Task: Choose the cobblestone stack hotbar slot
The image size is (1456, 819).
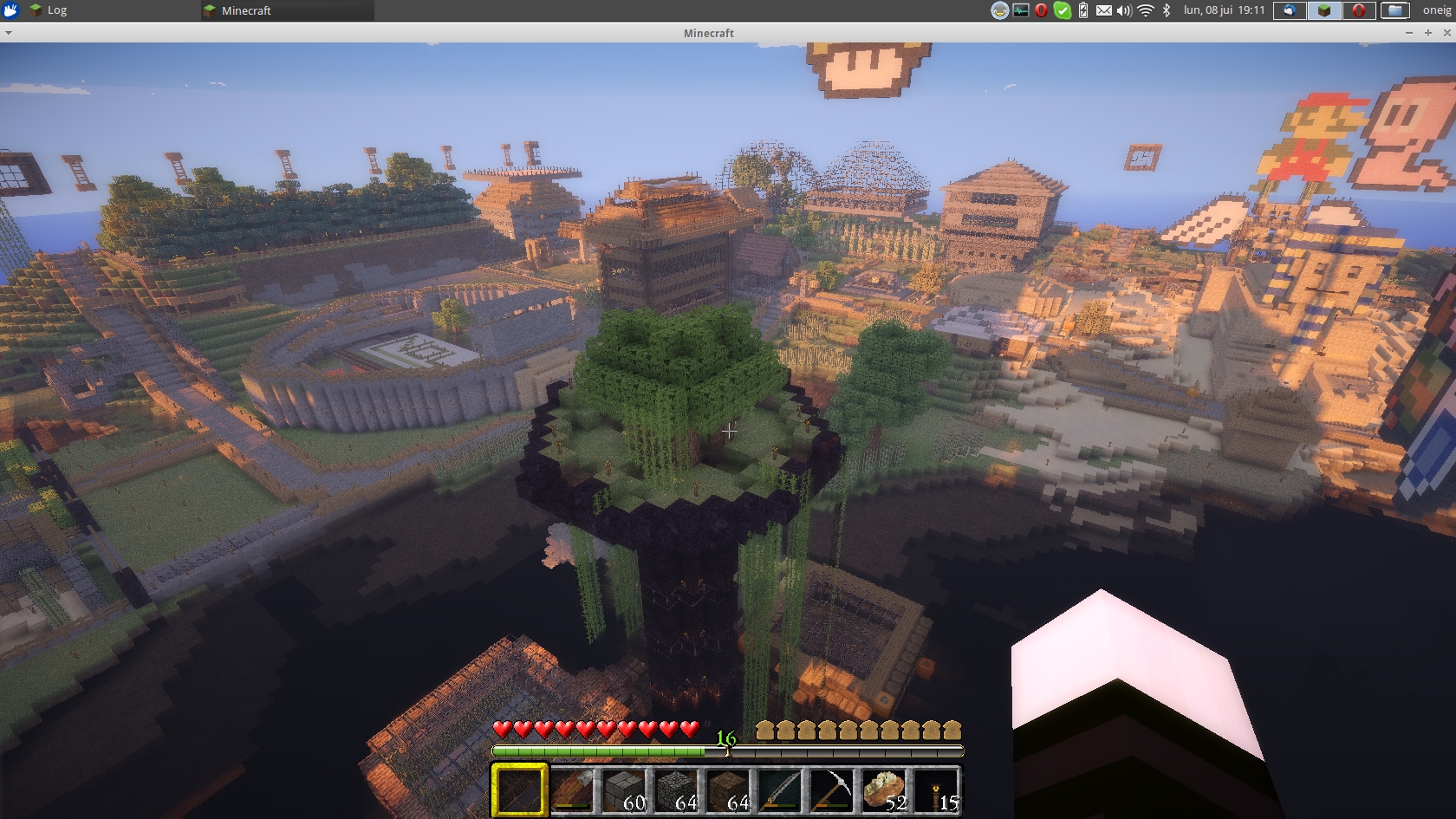Action: click(676, 790)
